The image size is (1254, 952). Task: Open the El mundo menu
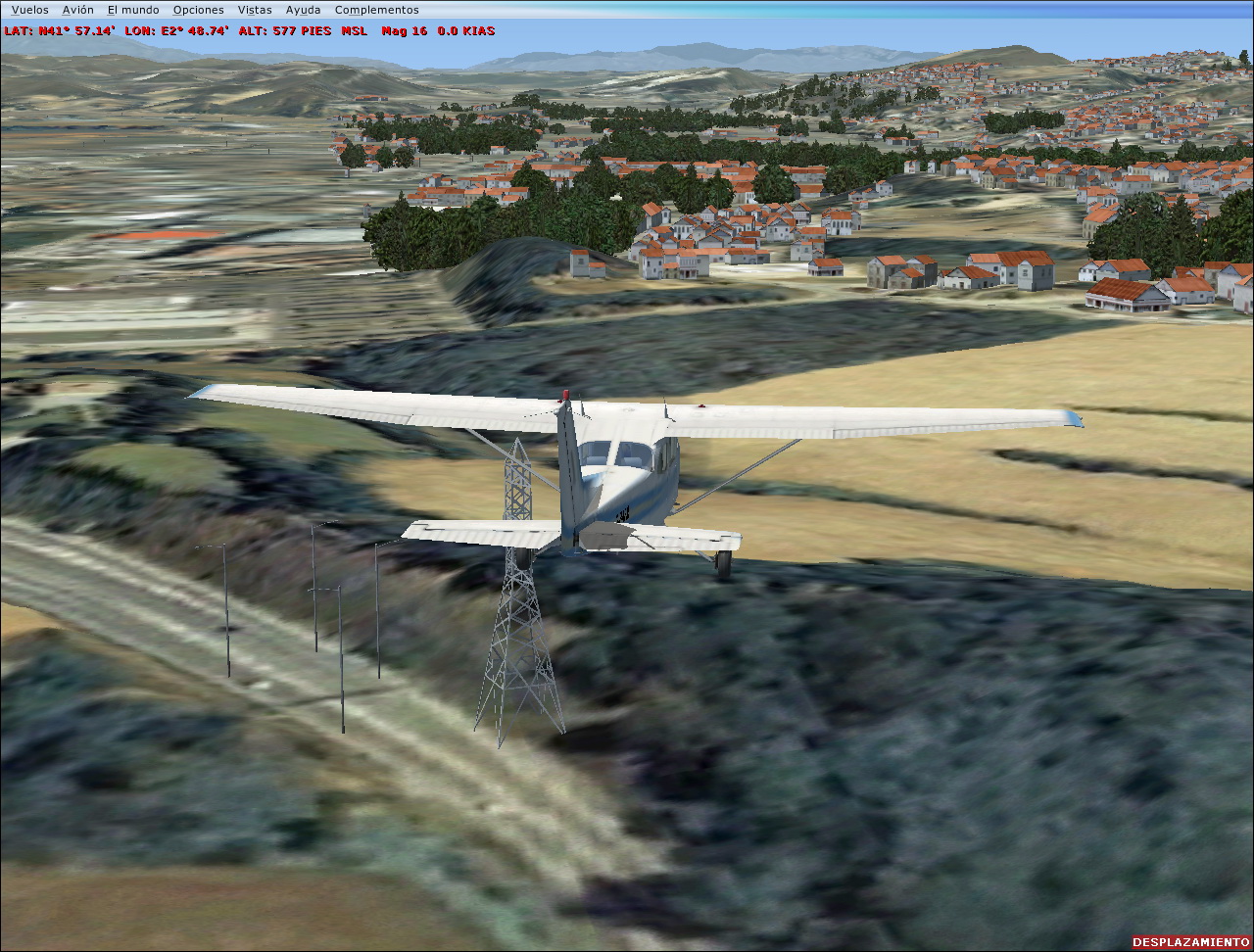click(133, 10)
